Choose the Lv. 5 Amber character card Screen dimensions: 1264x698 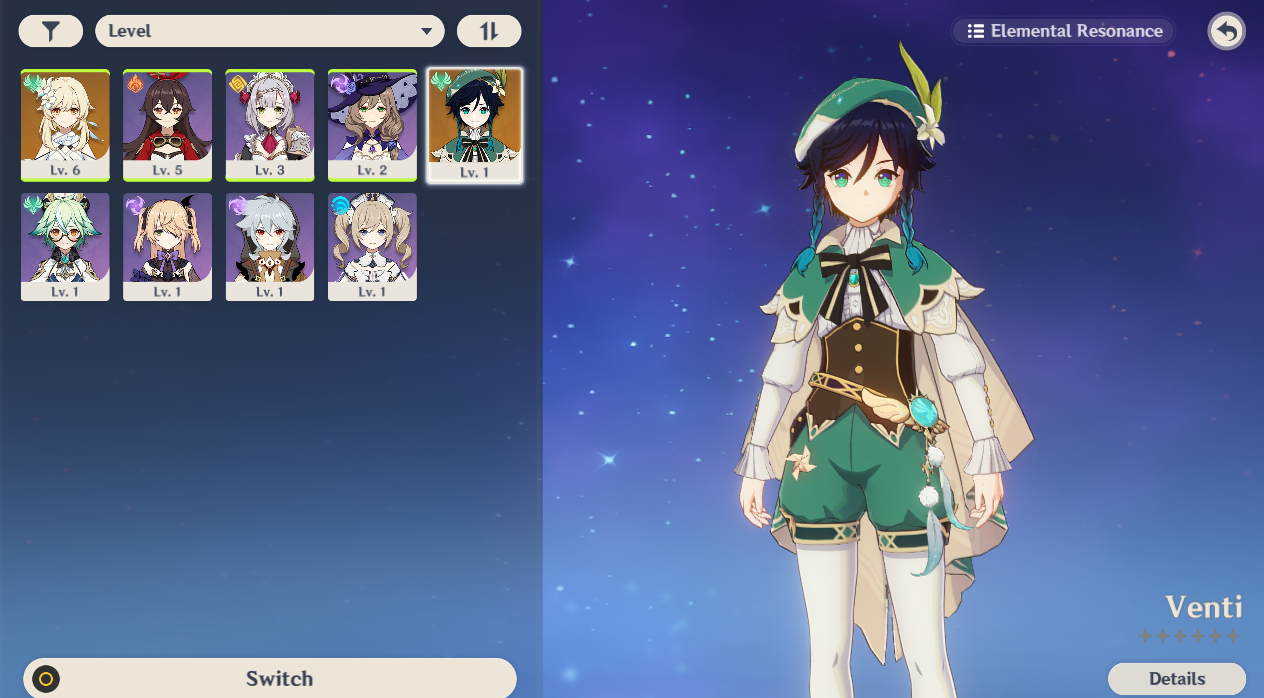[x=167, y=125]
